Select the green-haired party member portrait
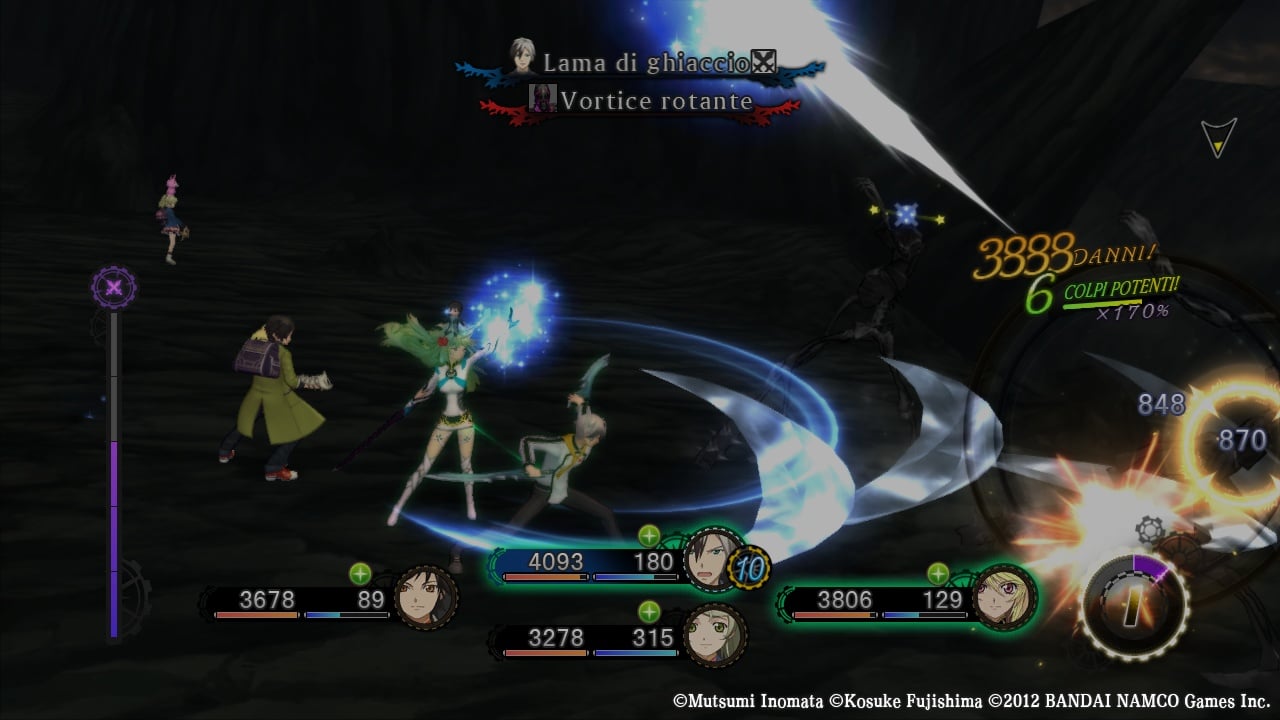 tap(714, 636)
